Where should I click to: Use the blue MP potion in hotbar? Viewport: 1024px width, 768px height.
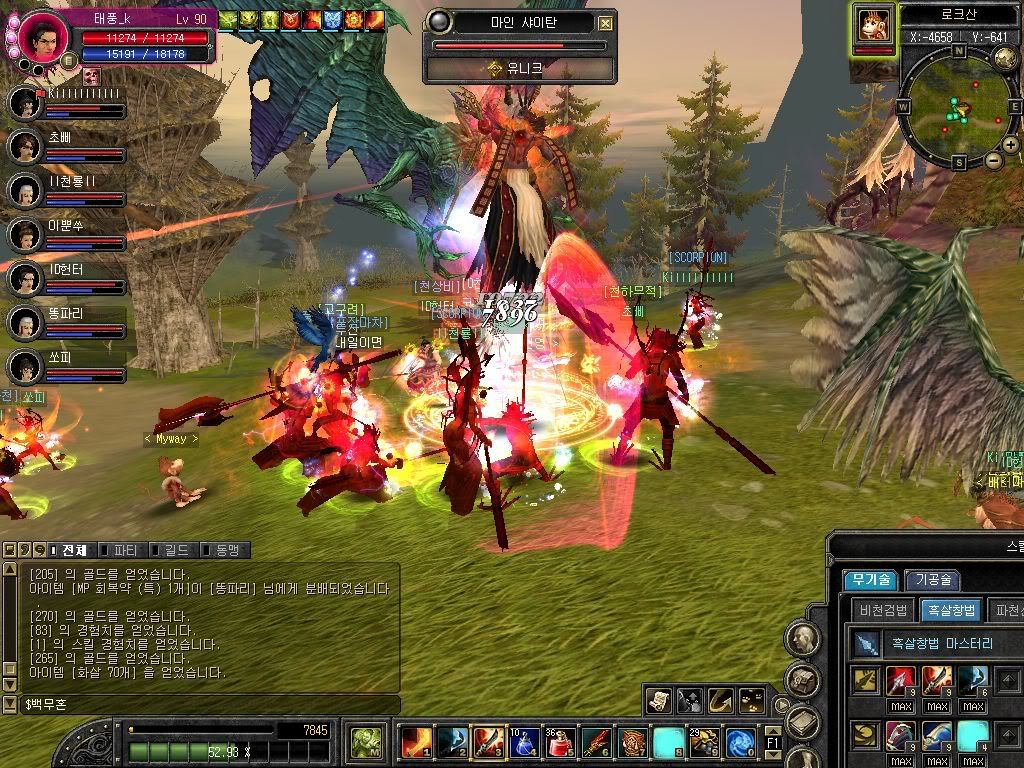tap(524, 742)
